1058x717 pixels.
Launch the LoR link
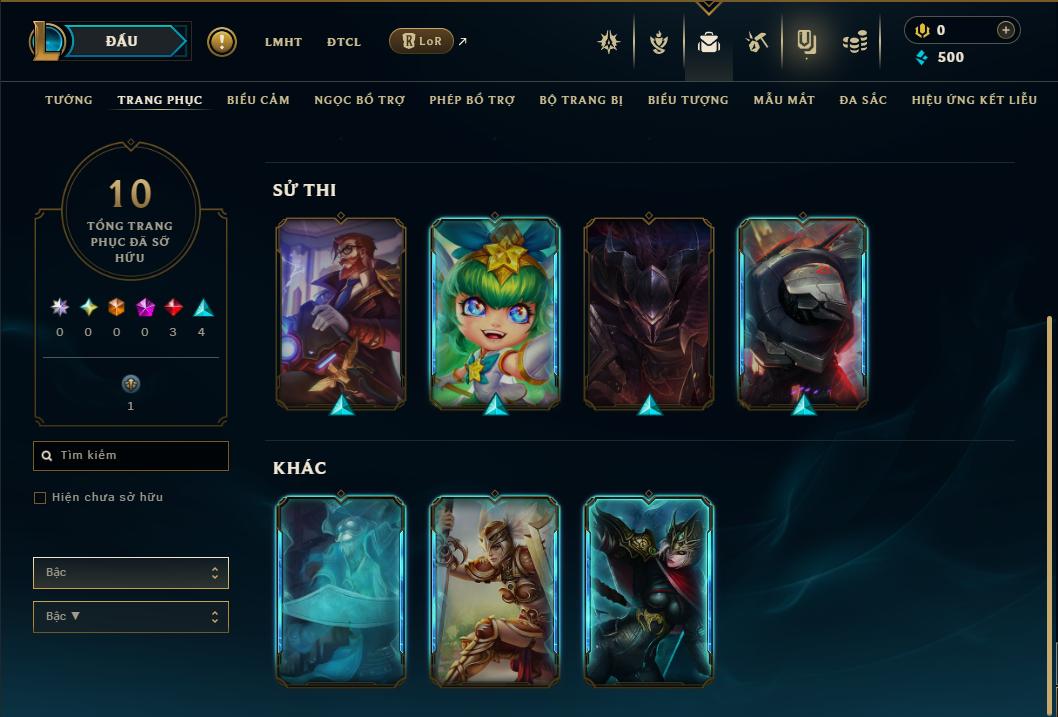[x=421, y=41]
